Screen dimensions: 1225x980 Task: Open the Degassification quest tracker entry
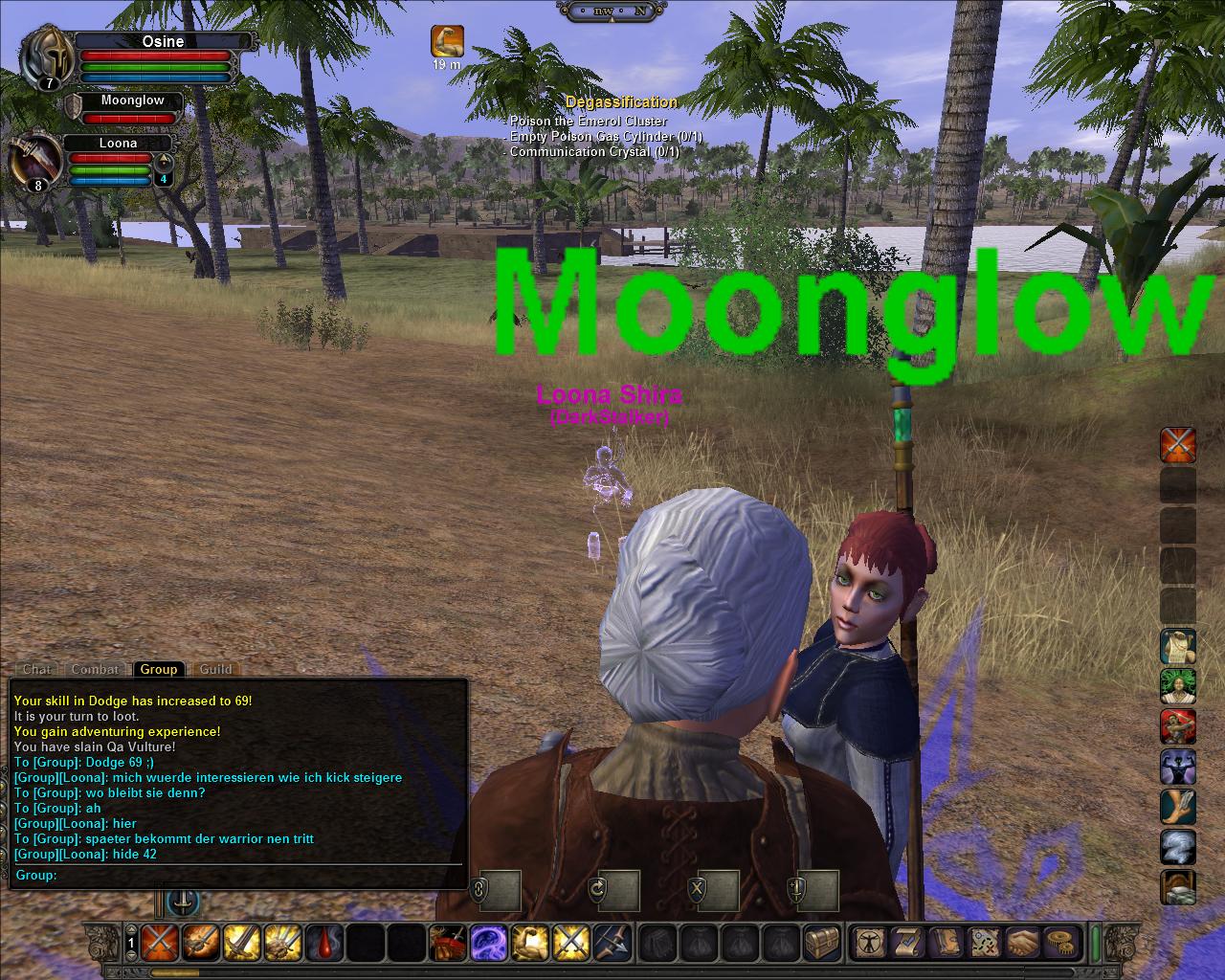click(x=621, y=101)
